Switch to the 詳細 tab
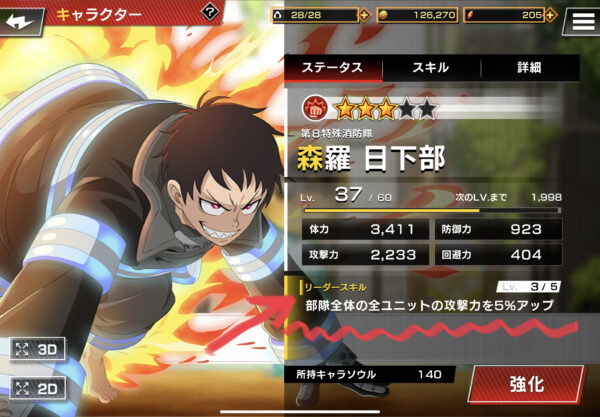This screenshot has width=600, height=417. [528, 68]
